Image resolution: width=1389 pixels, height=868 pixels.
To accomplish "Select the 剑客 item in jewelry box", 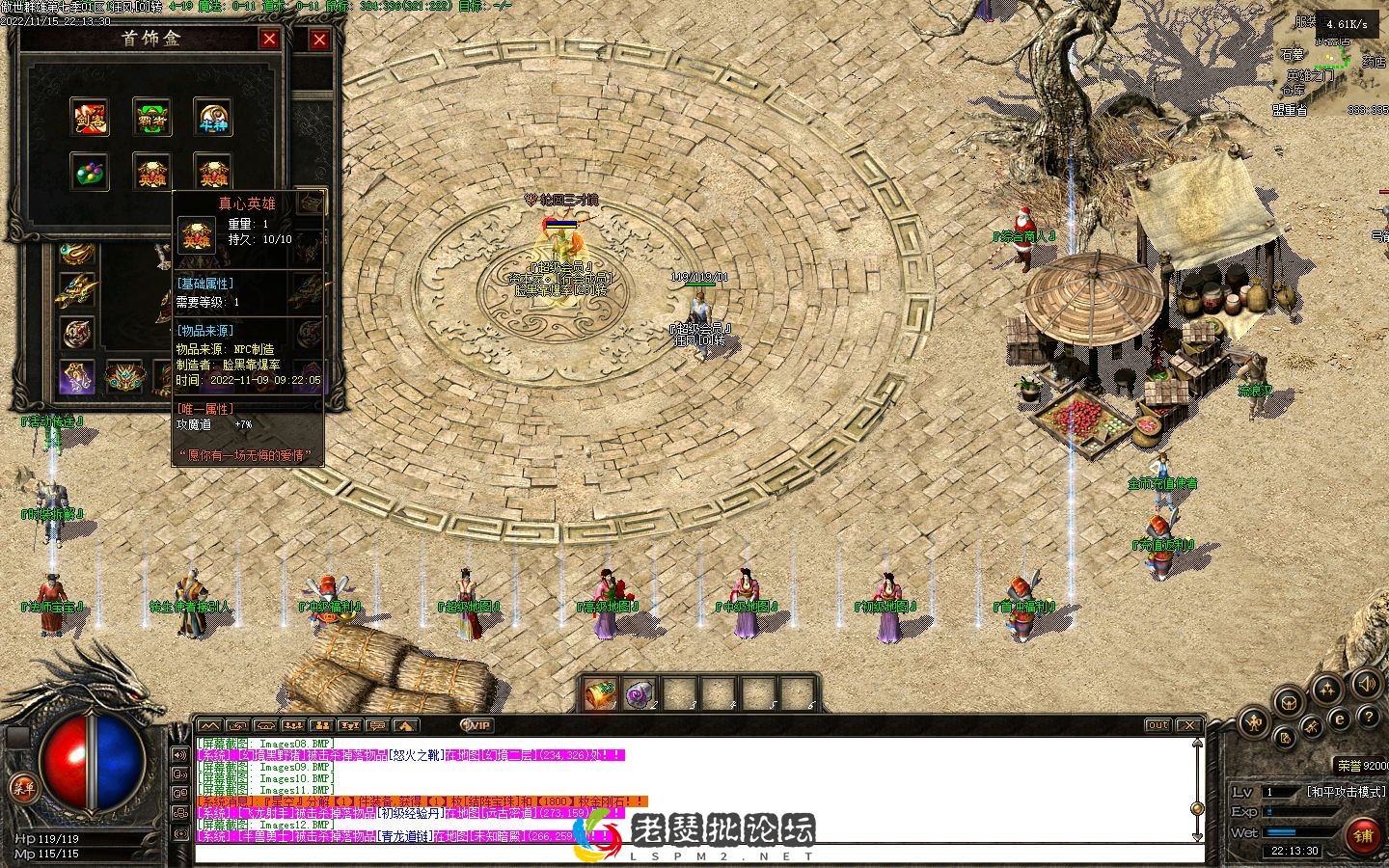I will [90, 117].
